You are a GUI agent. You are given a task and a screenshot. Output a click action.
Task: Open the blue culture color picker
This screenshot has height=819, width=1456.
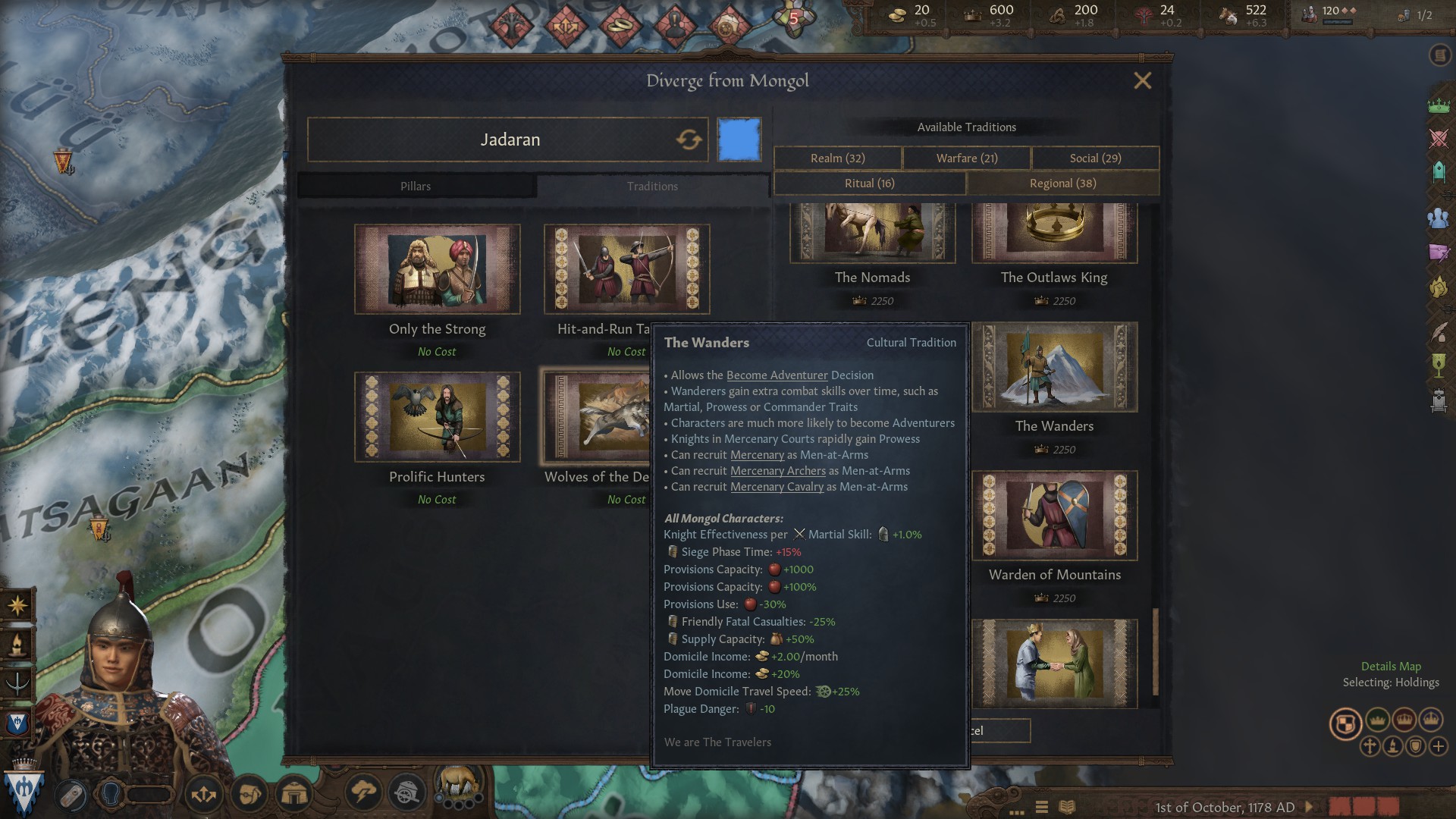click(x=739, y=140)
